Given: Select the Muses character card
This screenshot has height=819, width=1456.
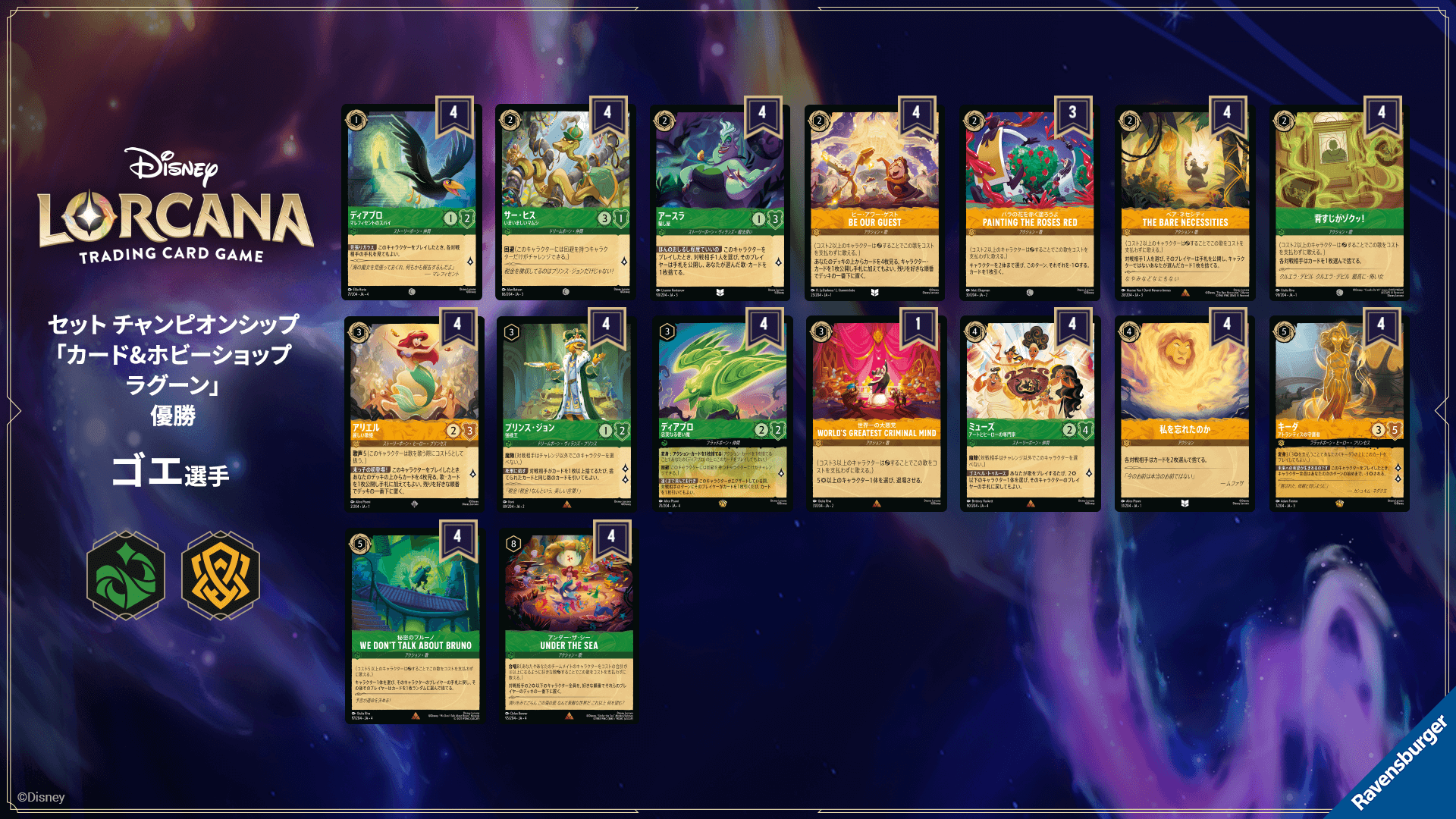Looking at the screenshot, I should tap(1030, 414).
